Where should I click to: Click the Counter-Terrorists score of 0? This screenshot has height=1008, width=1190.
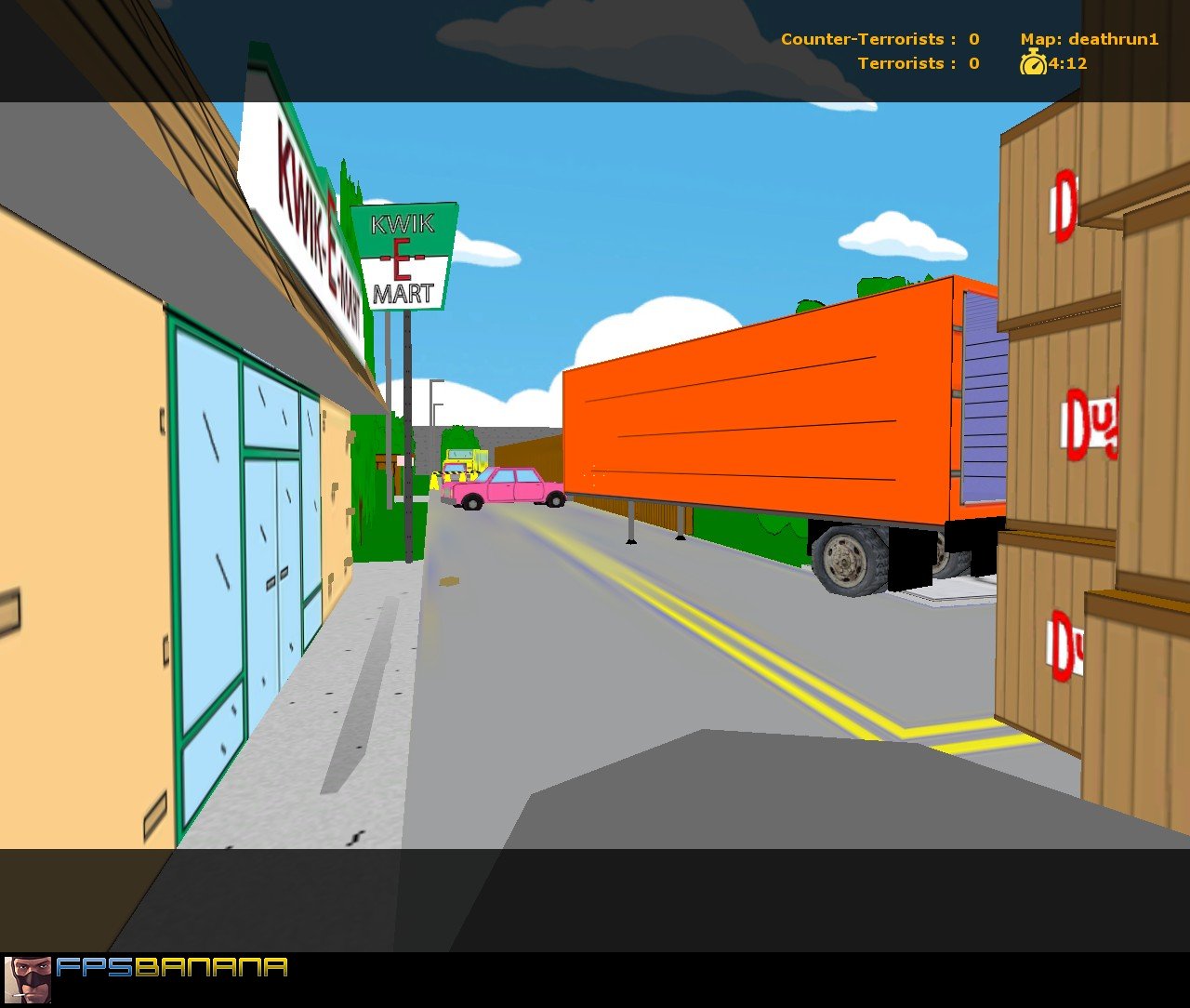(972, 39)
